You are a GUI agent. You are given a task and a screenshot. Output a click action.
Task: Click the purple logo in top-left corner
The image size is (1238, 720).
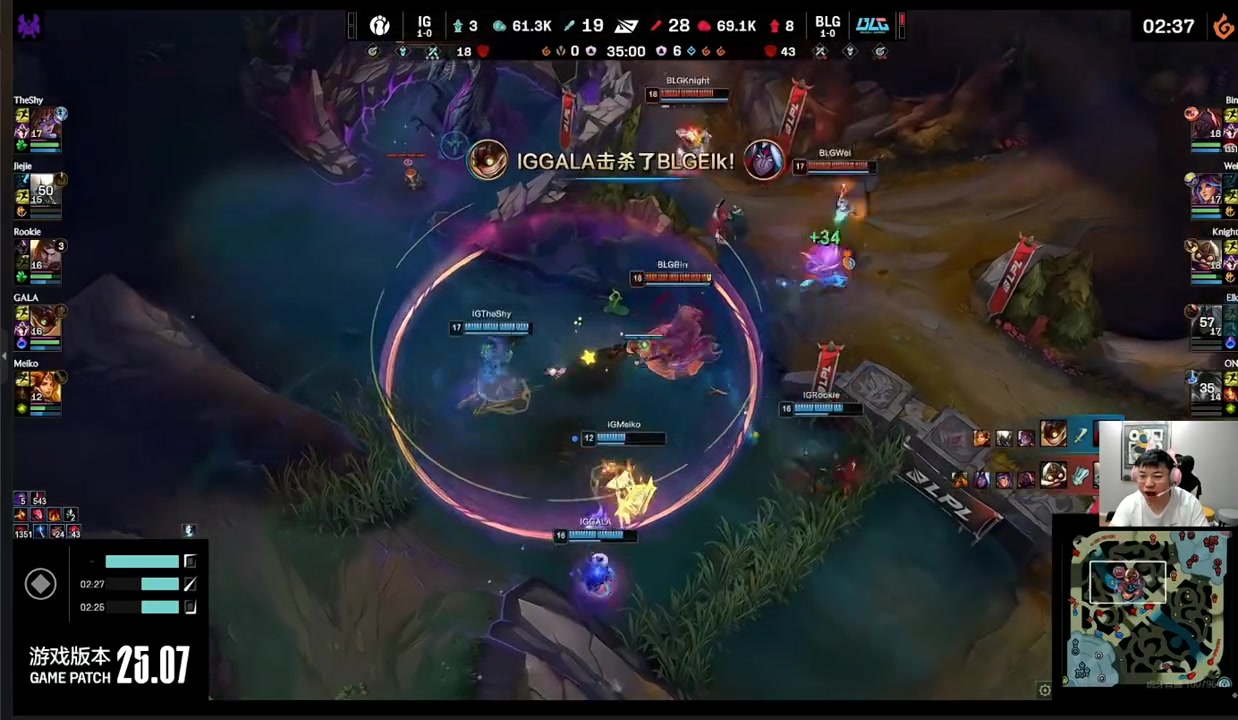click(x=29, y=26)
